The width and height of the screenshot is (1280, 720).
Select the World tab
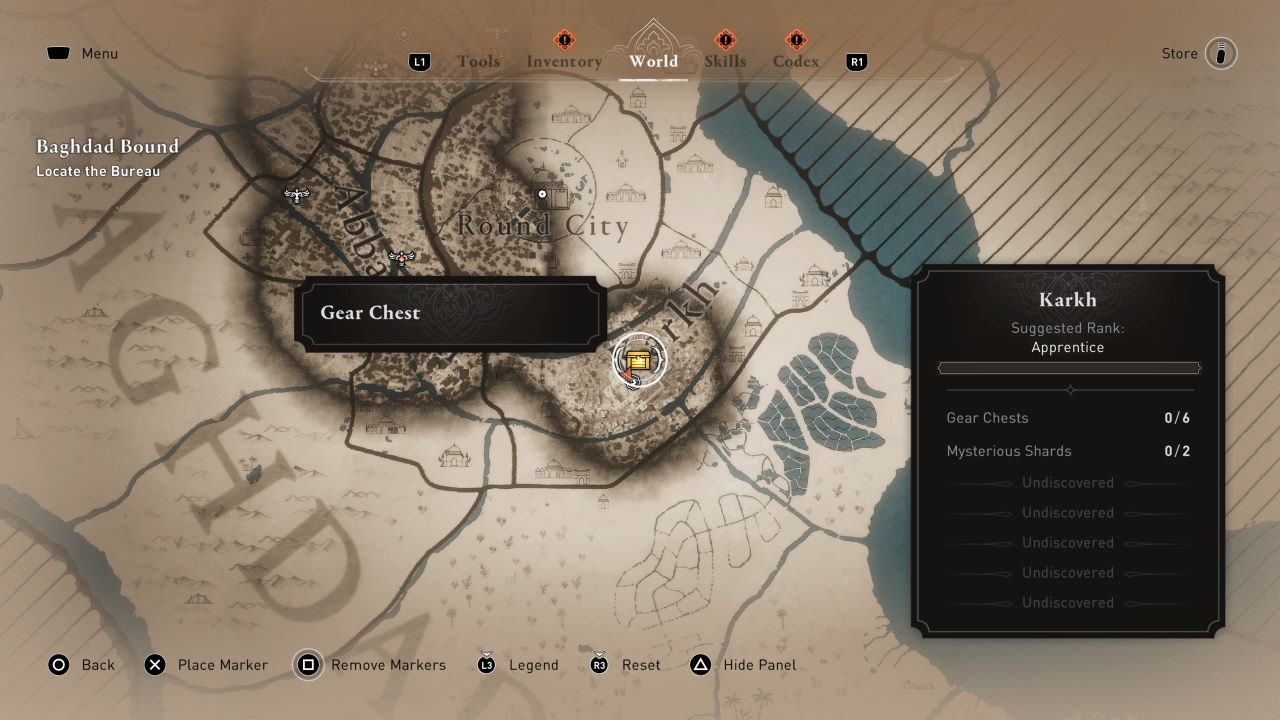pos(653,61)
